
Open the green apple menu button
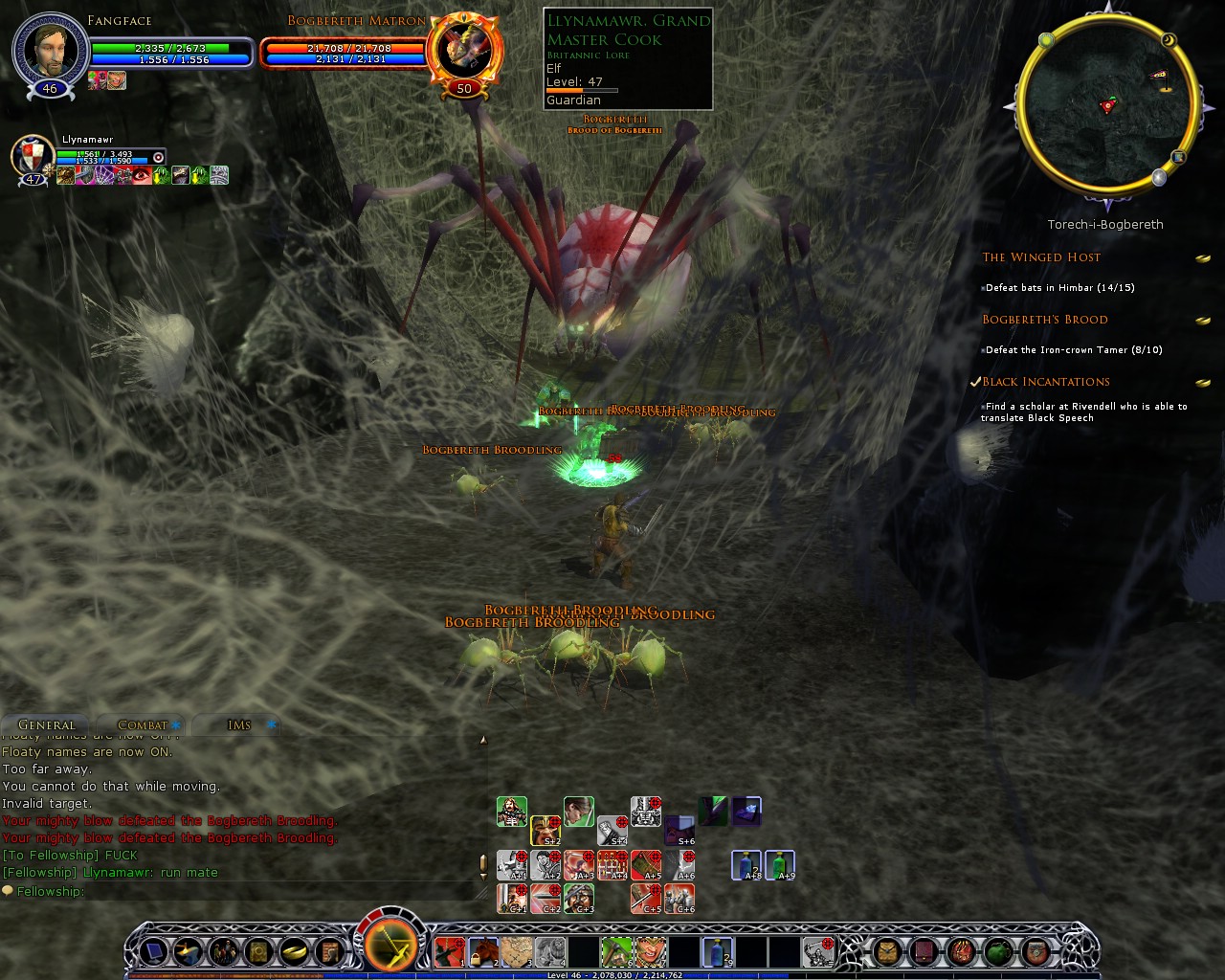point(998,951)
